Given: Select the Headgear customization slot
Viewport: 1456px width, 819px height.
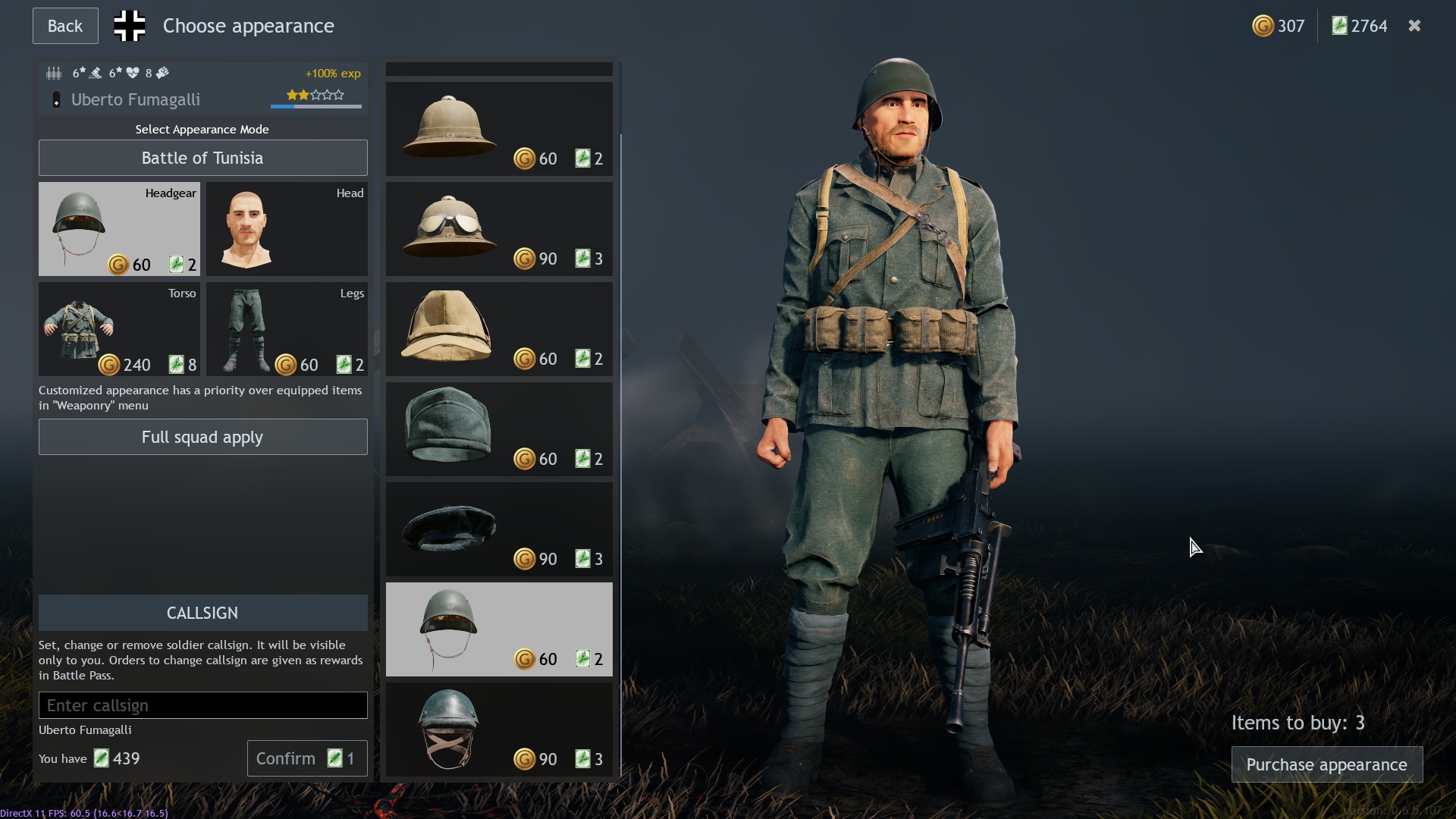Looking at the screenshot, I should (x=118, y=228).
